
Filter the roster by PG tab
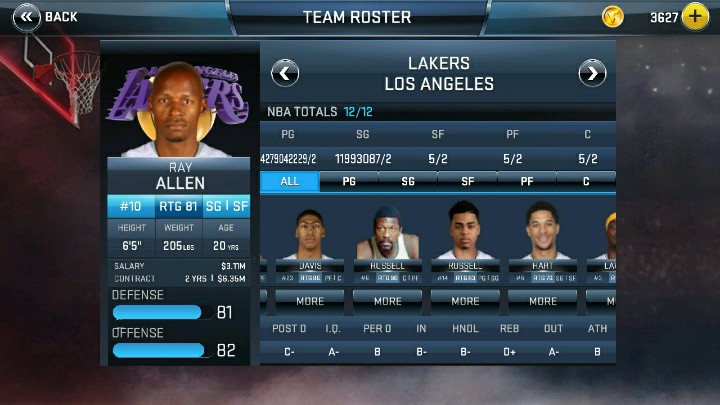click(349, 181)
